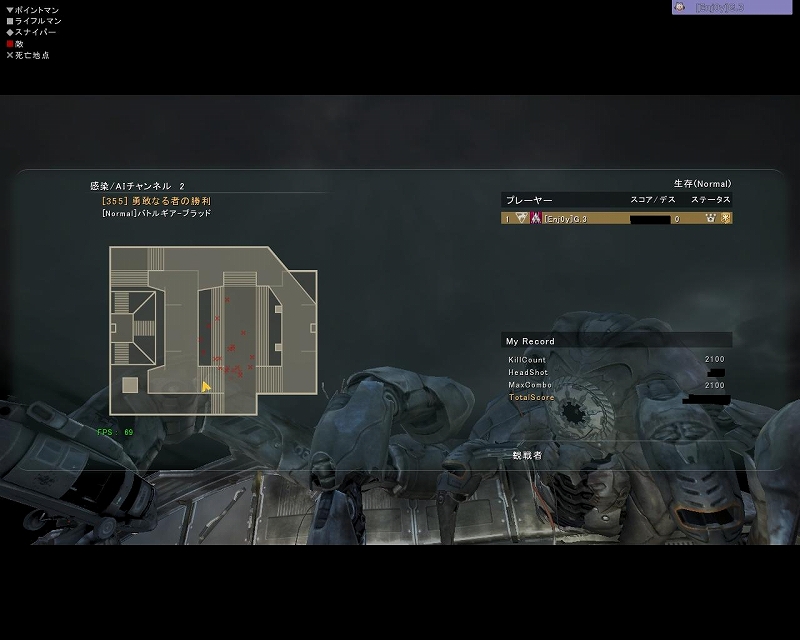The height and width of the screenshot is (640, 800).
Task: Click the room title 勇敢なる者の勝利
Action: coord(163,201)
